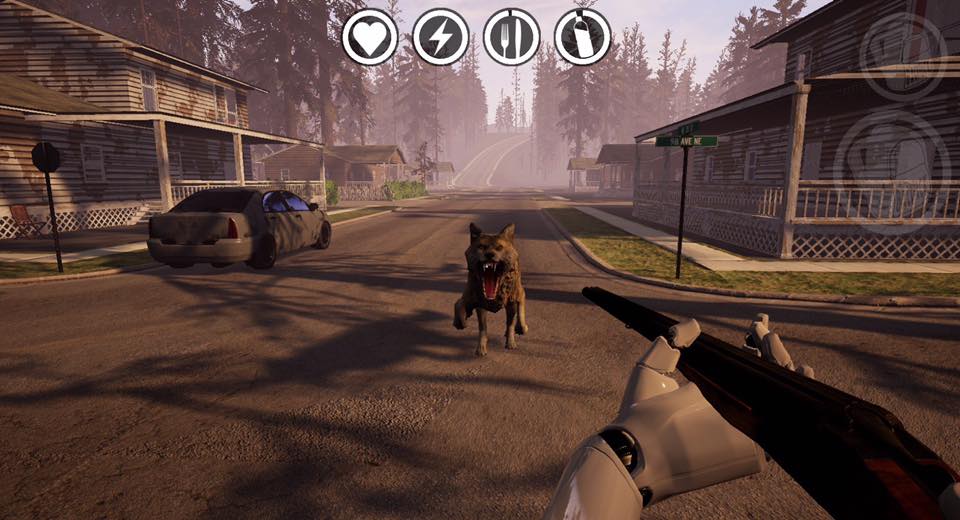
Task: Select the lightning bolt energy icon
Action: (441, 37)
